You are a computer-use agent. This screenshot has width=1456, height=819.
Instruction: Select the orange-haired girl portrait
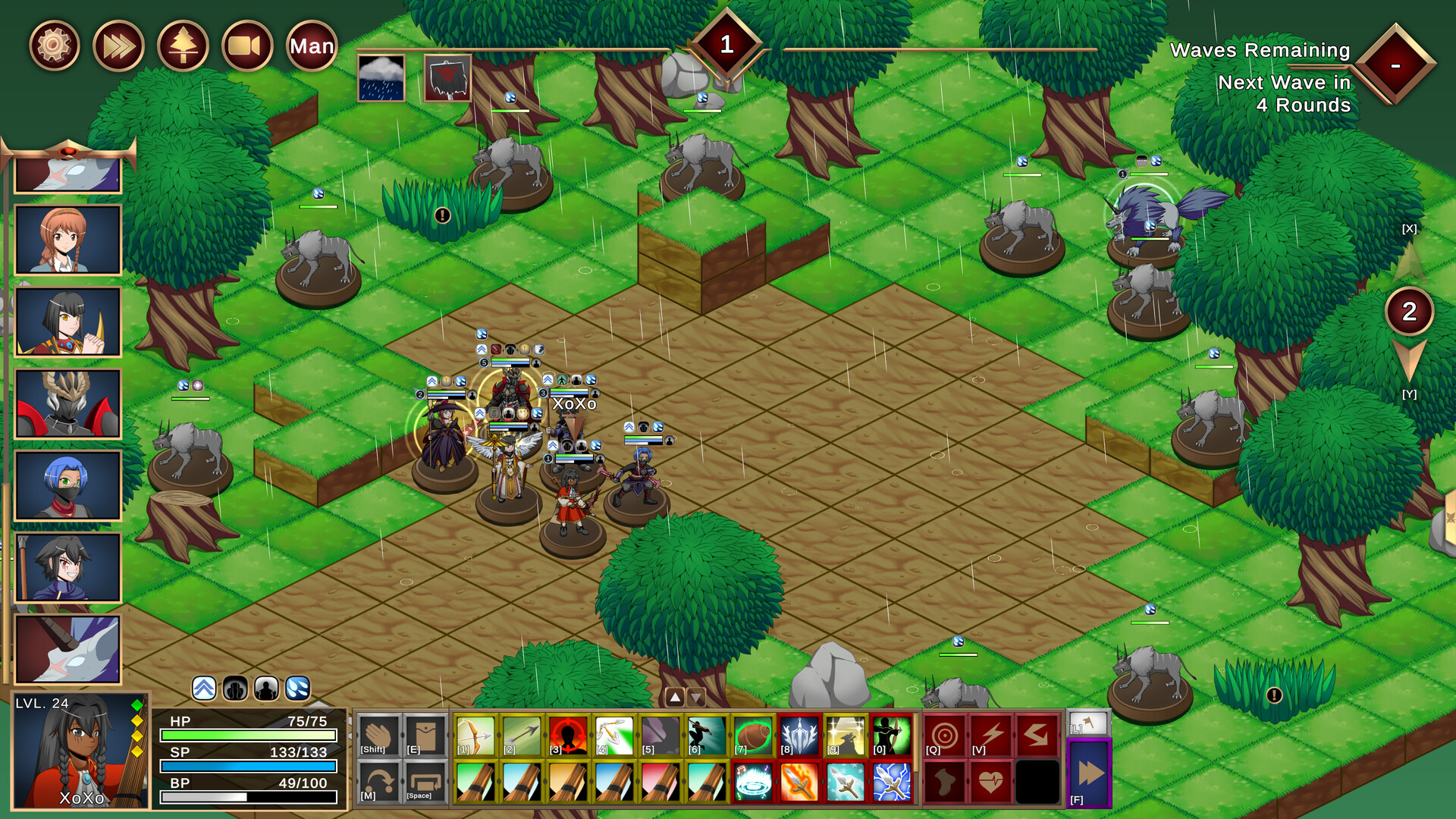(x=68, y=240)
